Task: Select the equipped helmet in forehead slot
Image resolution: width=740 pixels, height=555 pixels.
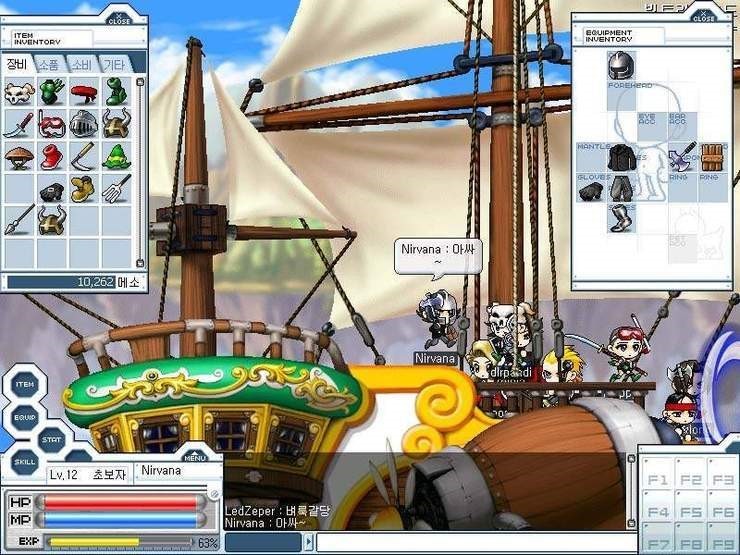Action: (x=621, y=66)
